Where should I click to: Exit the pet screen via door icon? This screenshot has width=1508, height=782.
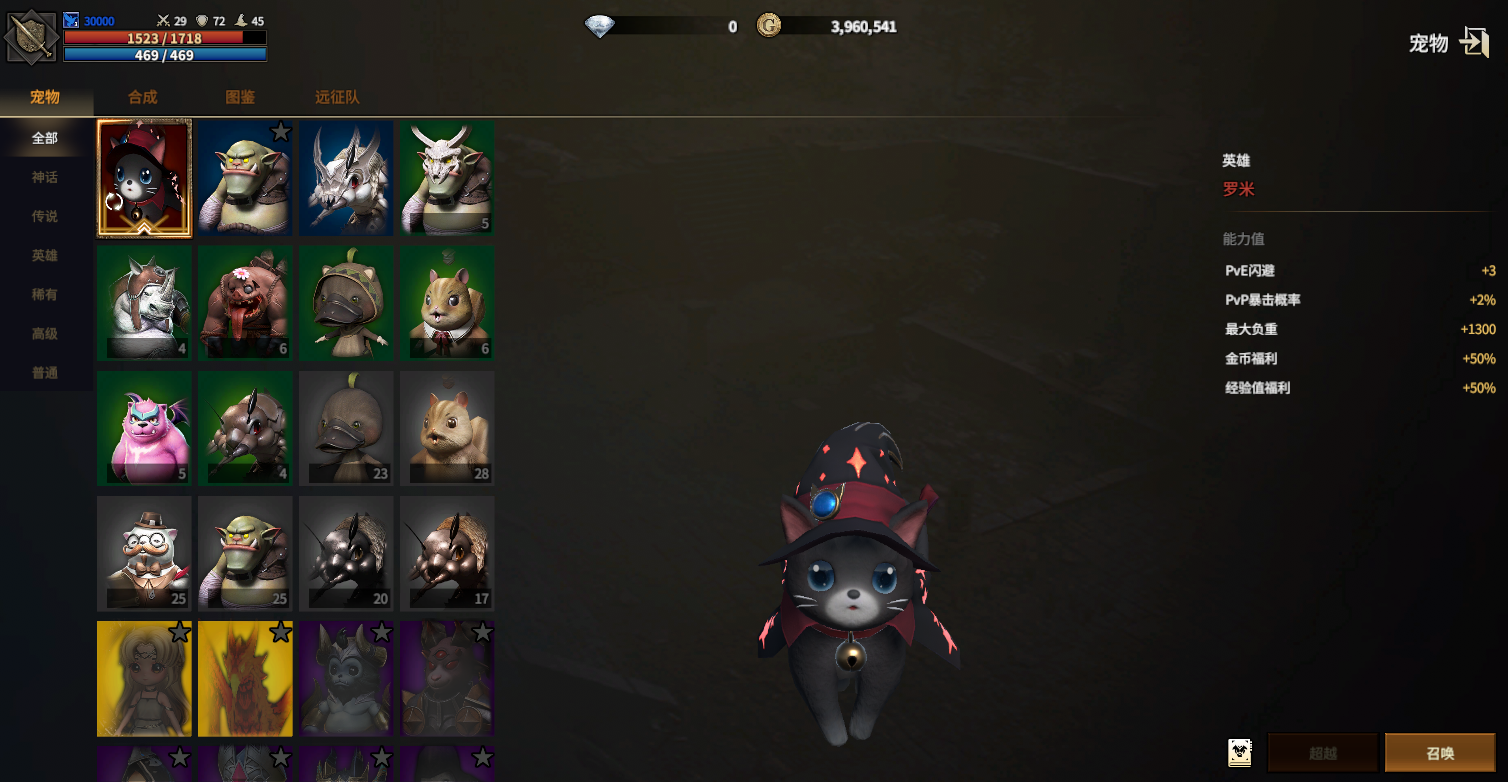click(x=1474, y=42)
